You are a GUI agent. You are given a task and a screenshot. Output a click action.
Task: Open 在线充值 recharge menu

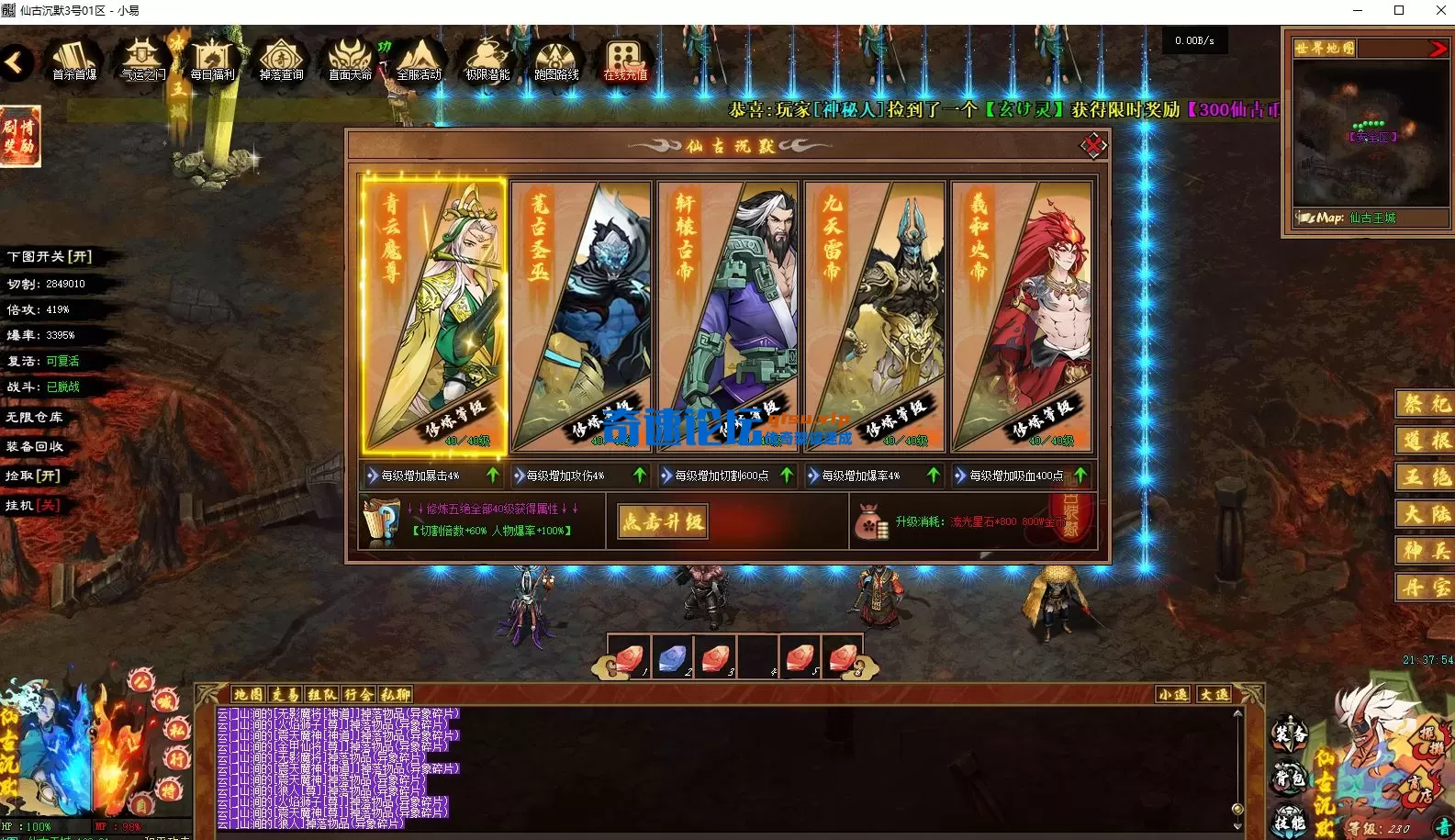(625, 60)
